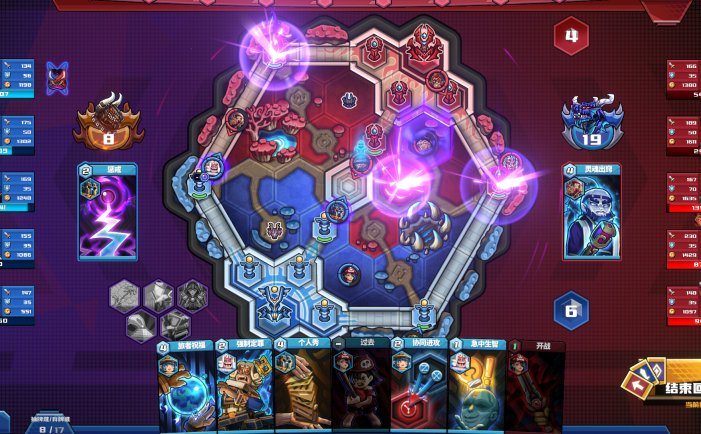This screenshot has width=701, height=434.
Task: Open the deck counter showing 8 / 17
Action: [42, 427]
